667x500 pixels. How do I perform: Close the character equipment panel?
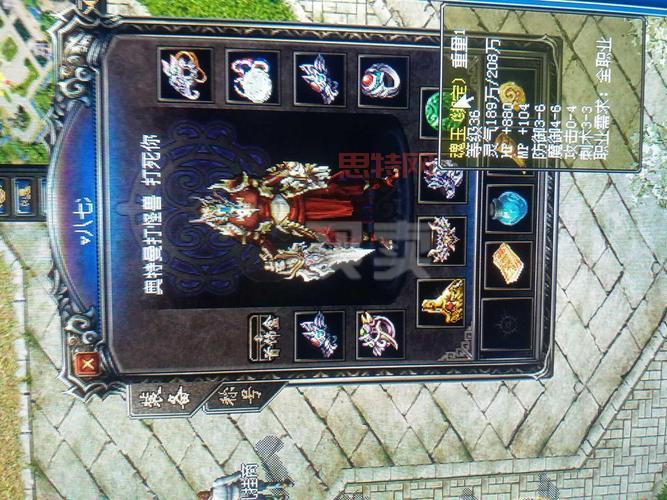87,364
